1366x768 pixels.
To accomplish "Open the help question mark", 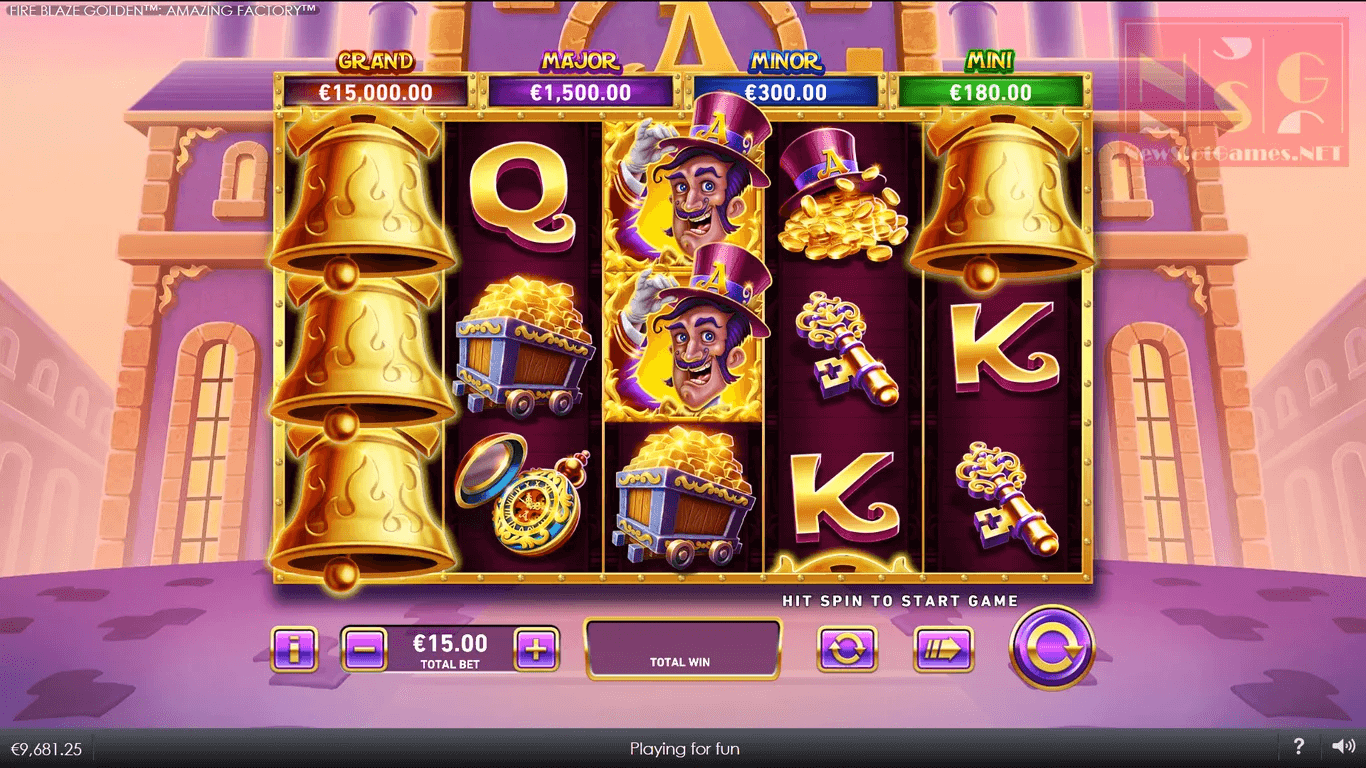I will tap(1298, 746).
